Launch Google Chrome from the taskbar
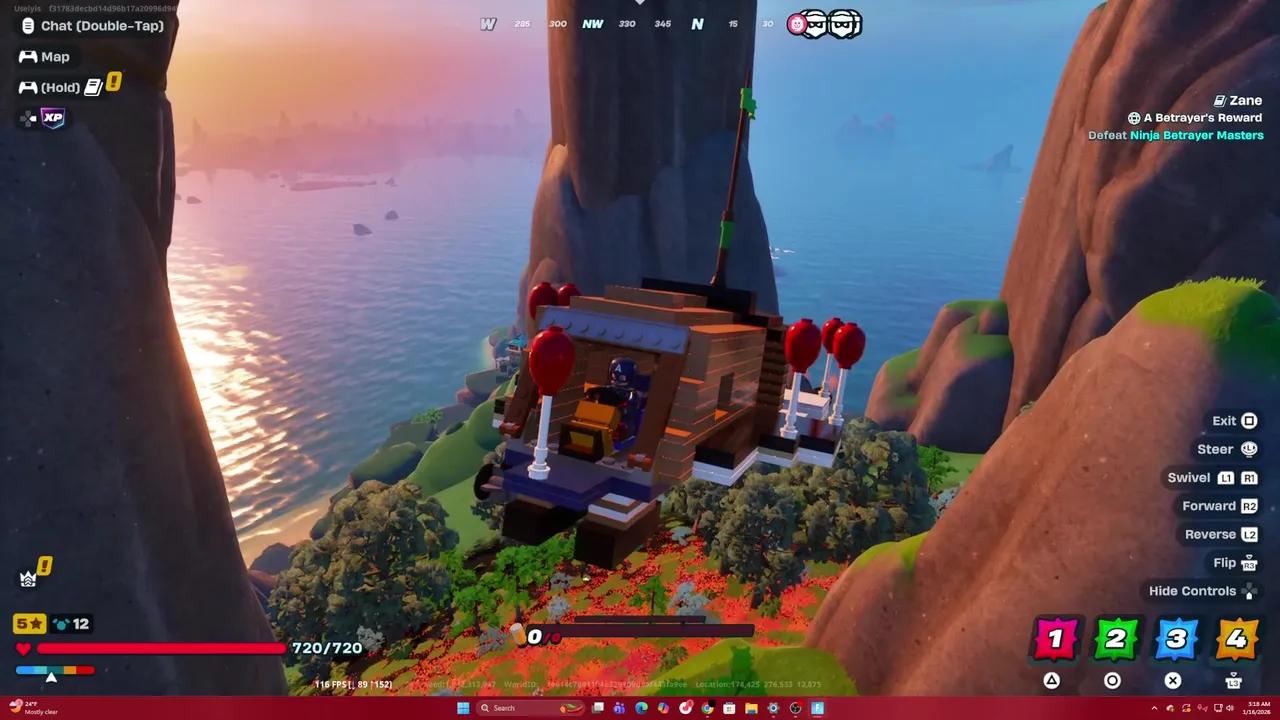The image size is (1280, 720). [708, 708]
